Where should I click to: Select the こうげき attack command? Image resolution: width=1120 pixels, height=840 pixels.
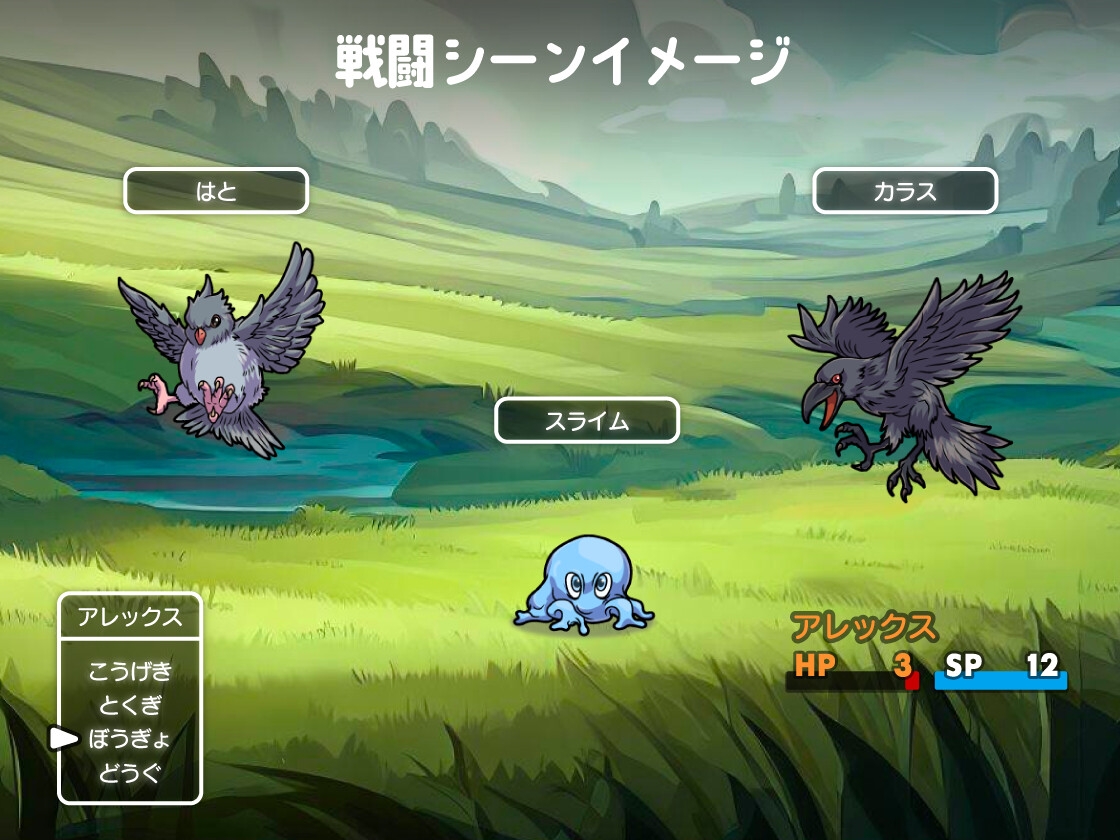[x=130, y=671]
